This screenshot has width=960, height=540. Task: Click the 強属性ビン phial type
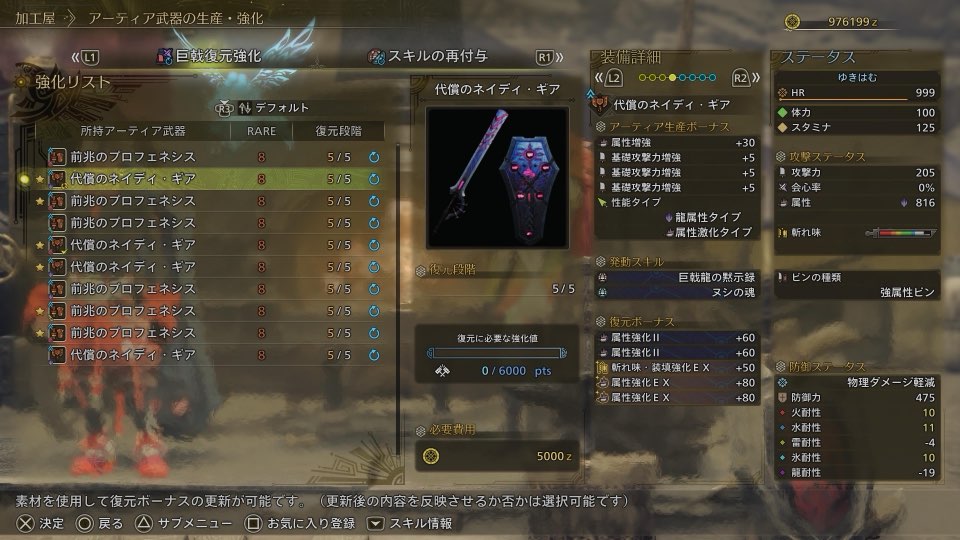click(855, 291)
